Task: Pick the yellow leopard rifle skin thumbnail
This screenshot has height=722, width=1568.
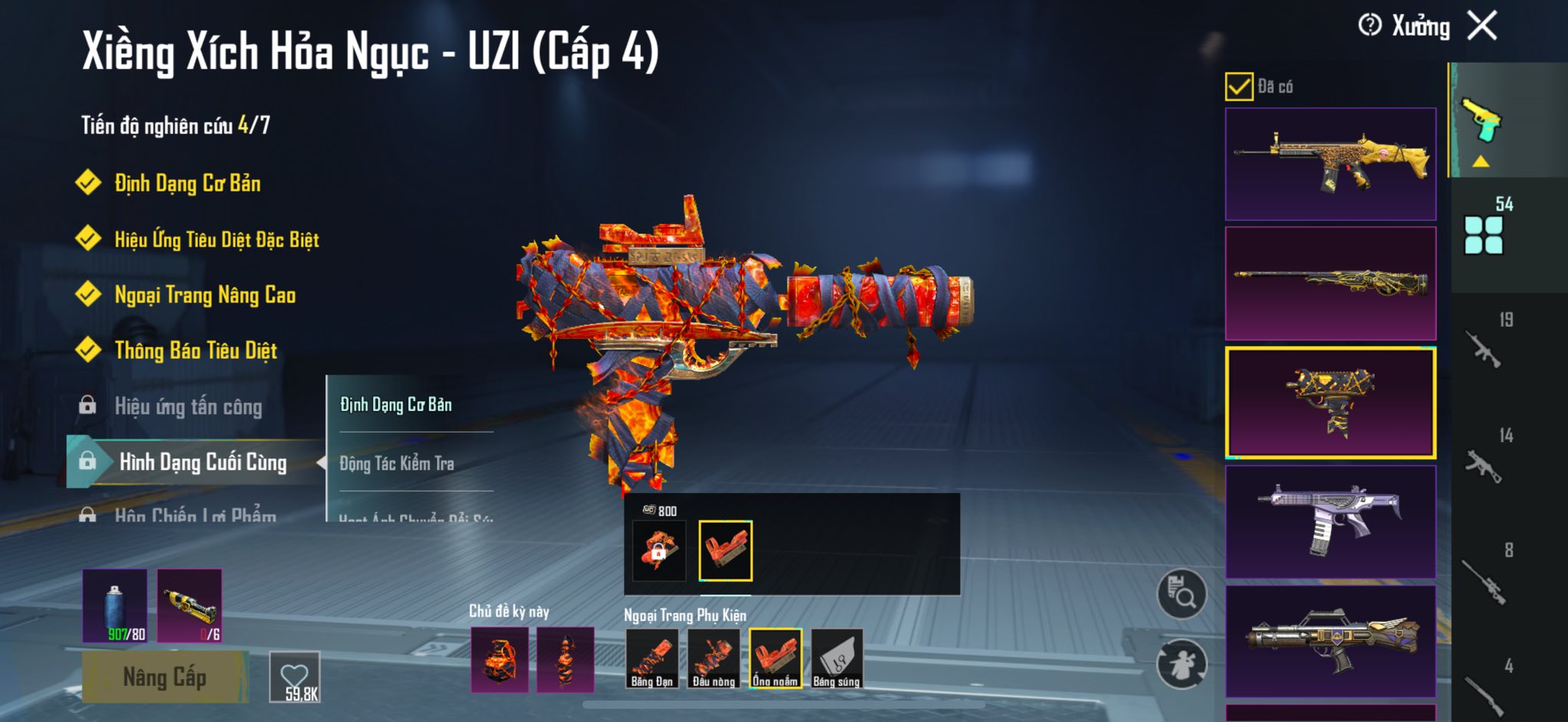Action: point(1331,164)
